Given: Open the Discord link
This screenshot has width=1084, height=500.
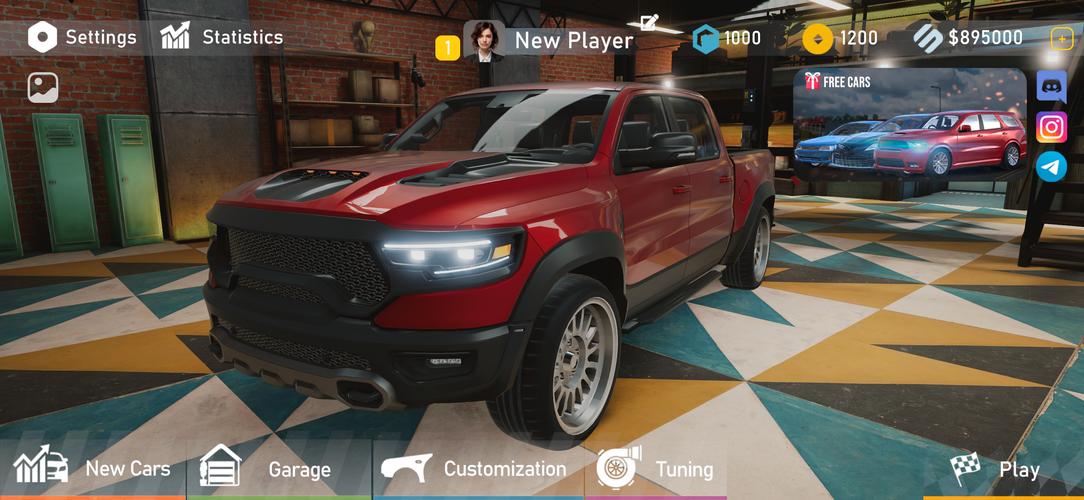Looking at the screenshot, I should tap(1051, 86).
